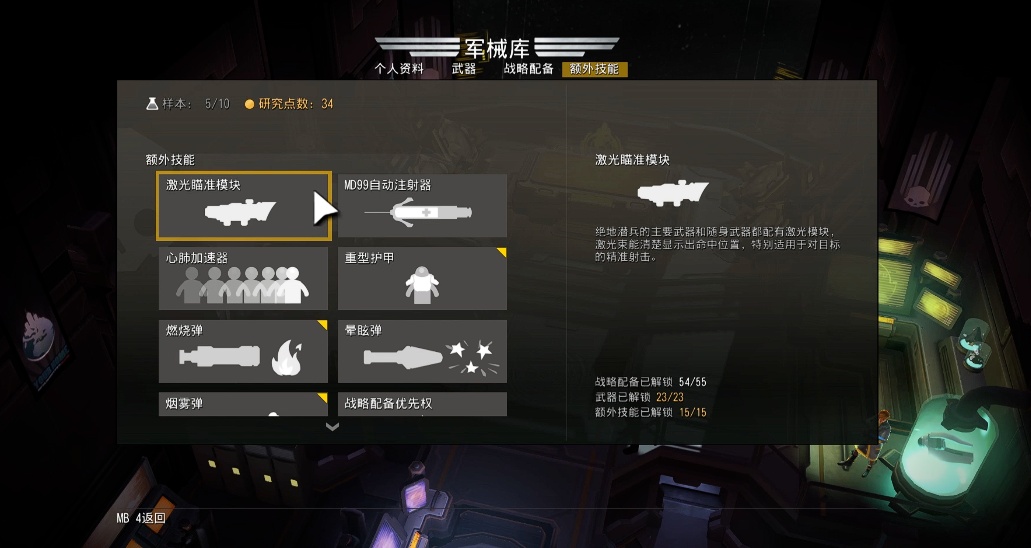Choose the 燃烧弹 perk tile
The width and height of the screenshot is (1031, 548).
point(243,351)
